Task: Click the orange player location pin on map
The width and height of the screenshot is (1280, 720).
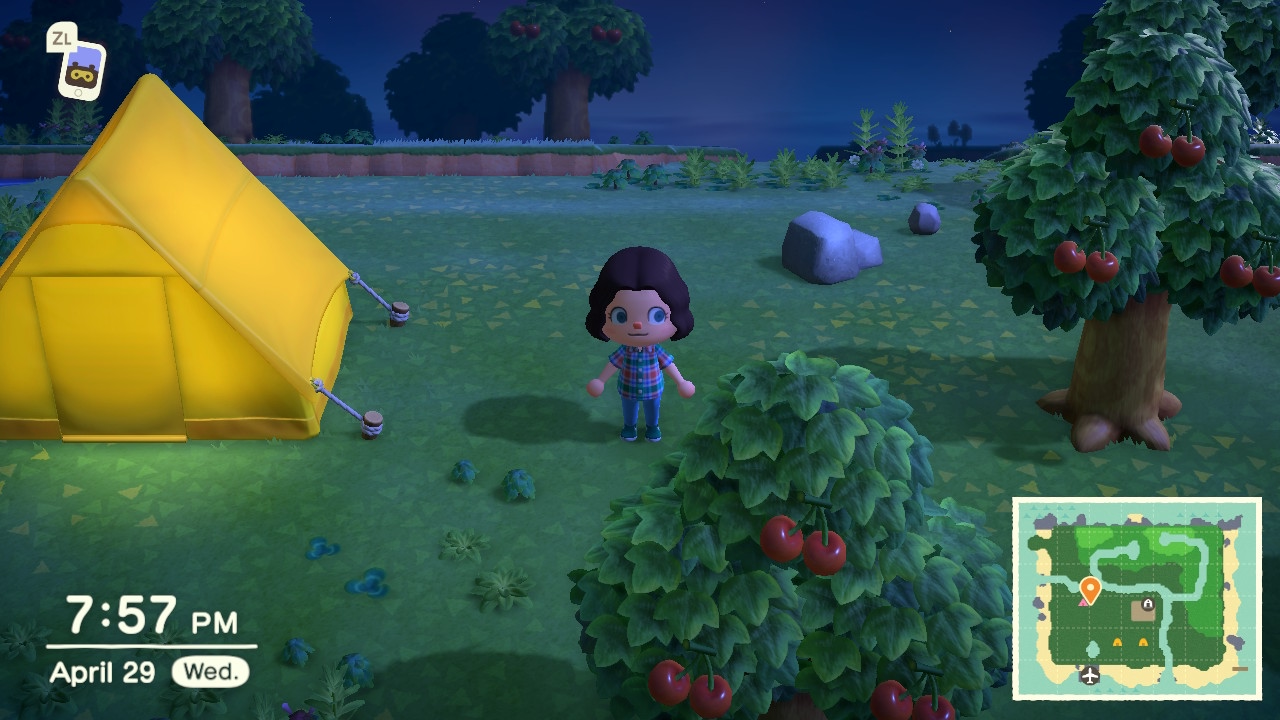Action: pyautogui.click(x=1090, y=589)
